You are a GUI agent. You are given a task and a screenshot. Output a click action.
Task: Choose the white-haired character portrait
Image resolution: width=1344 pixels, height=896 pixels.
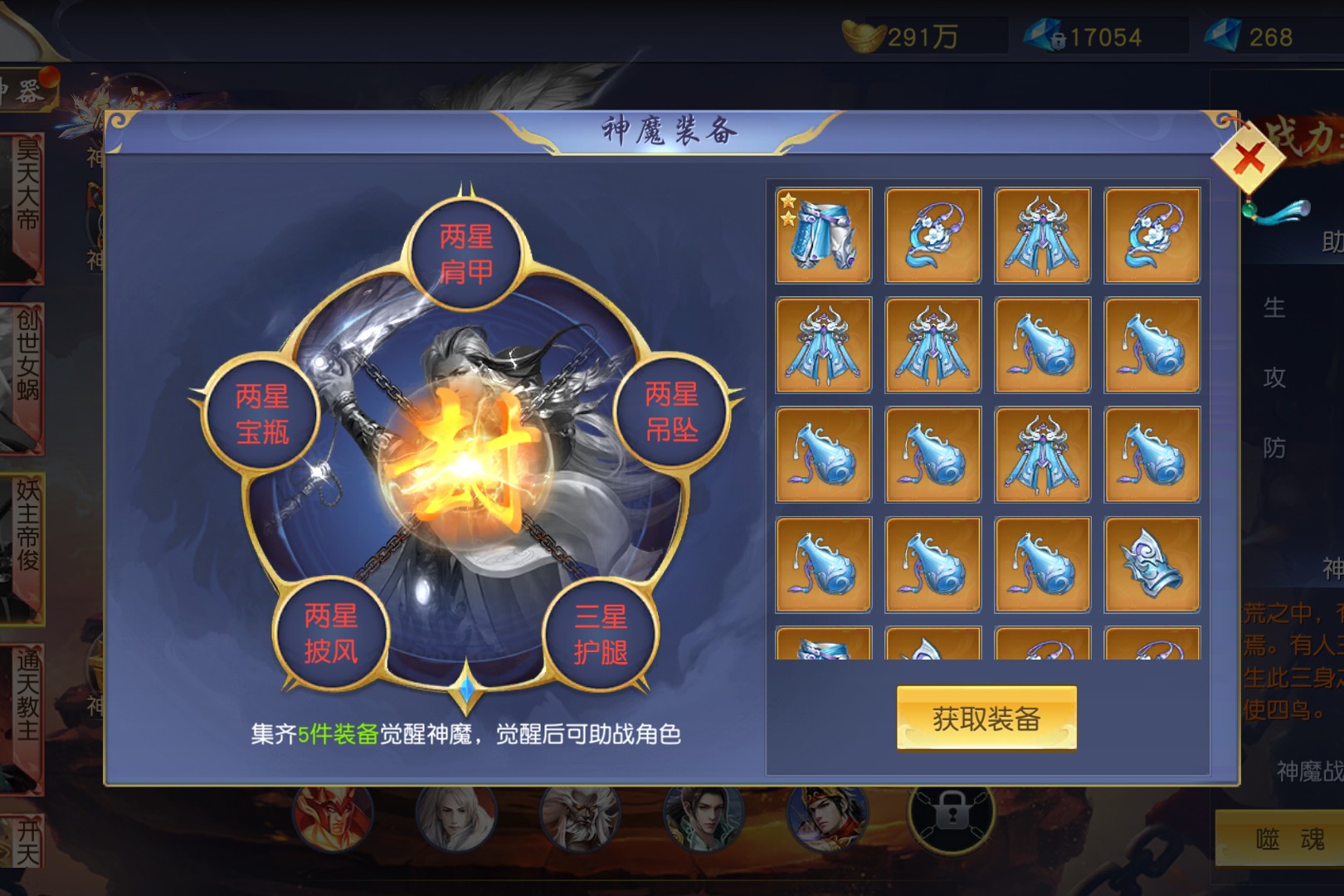[455, 817]
